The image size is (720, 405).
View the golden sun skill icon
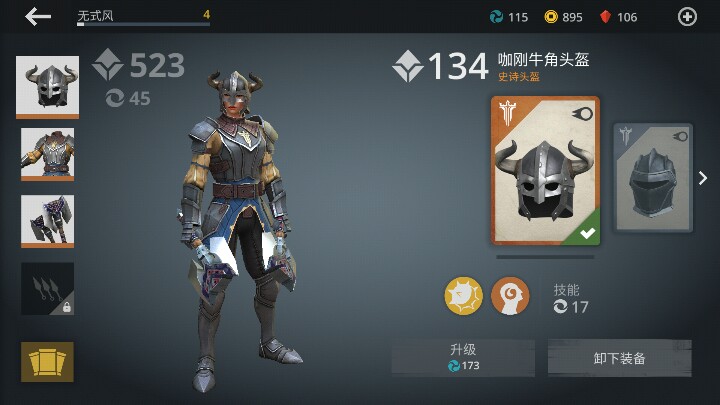pyautogui.click(x=464, y=296)
